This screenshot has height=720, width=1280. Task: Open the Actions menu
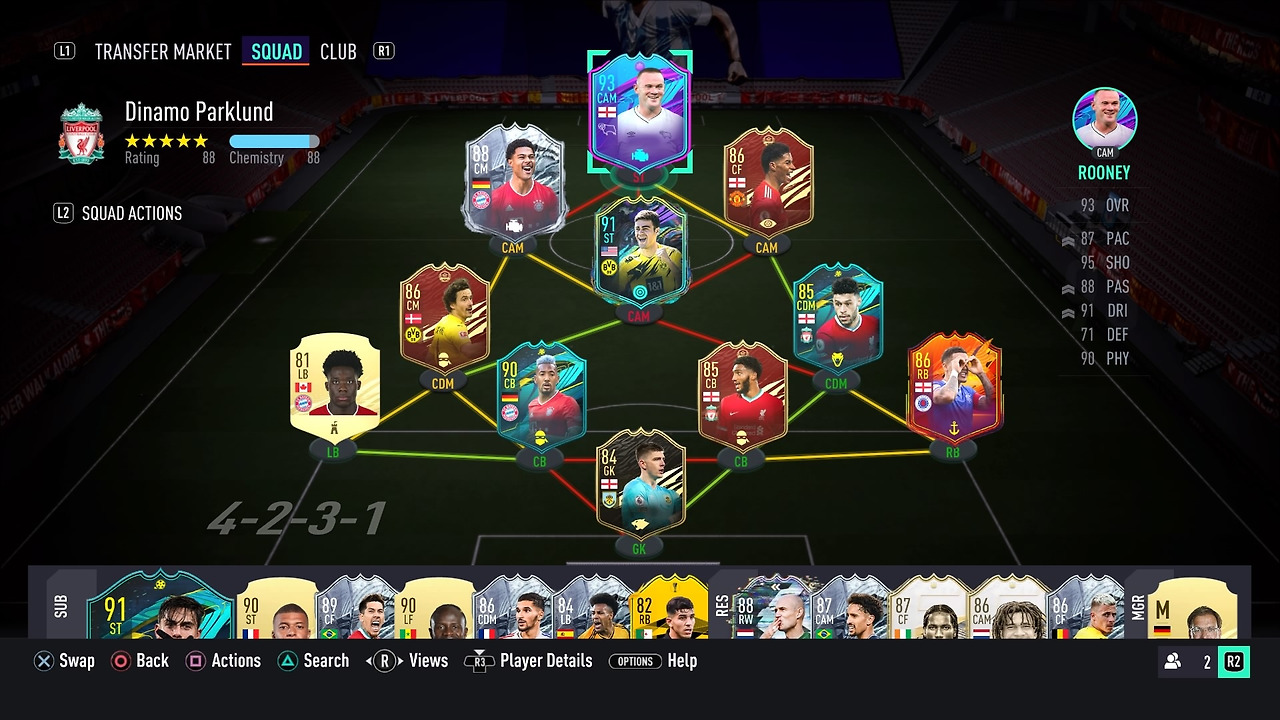point(224,660)
